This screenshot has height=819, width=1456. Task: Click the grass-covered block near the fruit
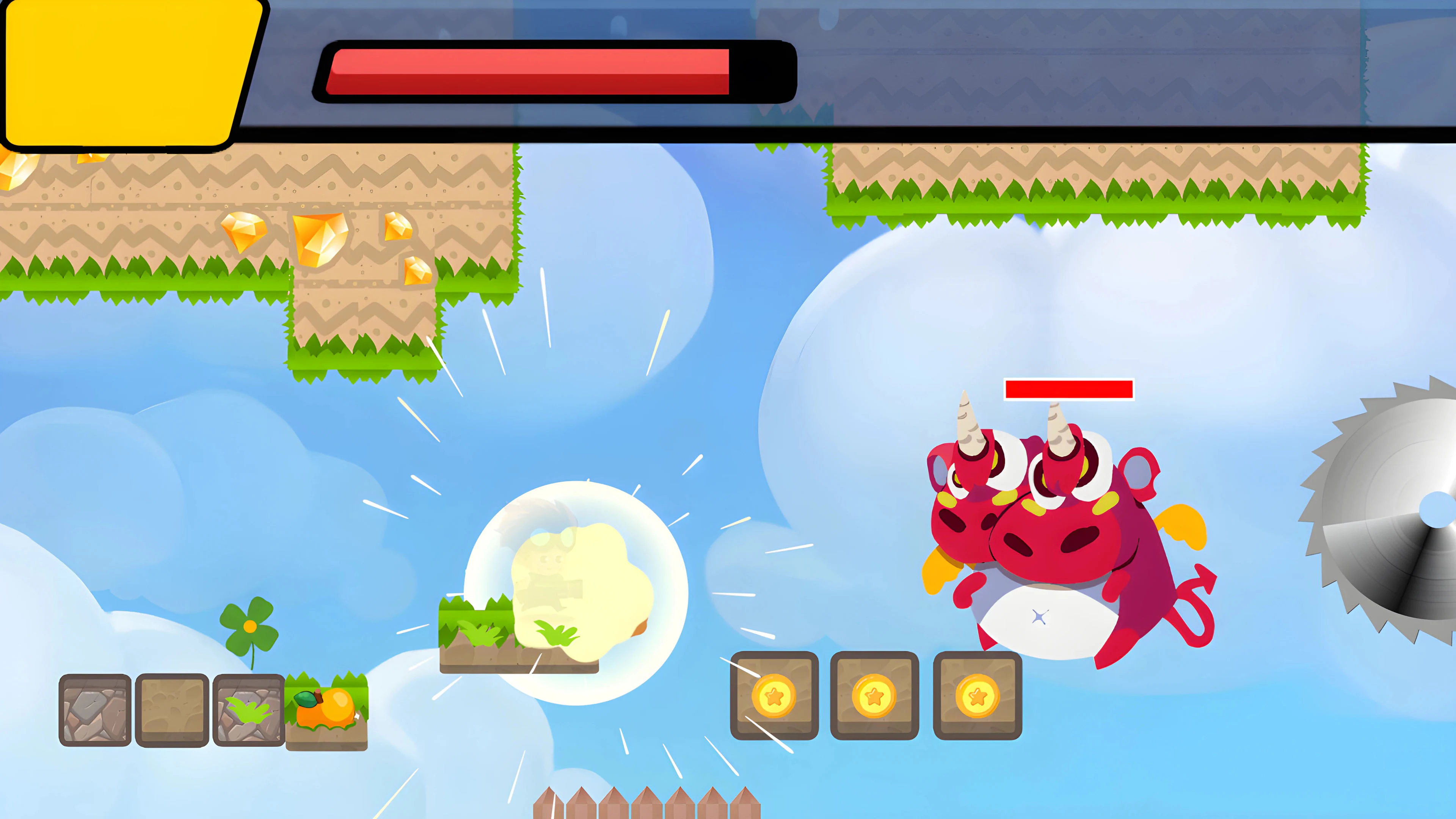pyautogui.click(x=249, y=709)
